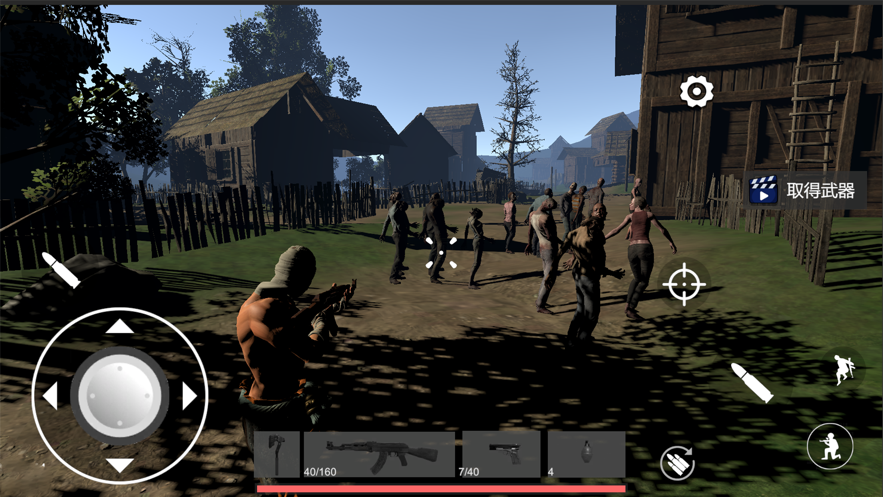The image size is (883, 497).
Task: Click the joystick's down arrow
Action: [120, 465]
